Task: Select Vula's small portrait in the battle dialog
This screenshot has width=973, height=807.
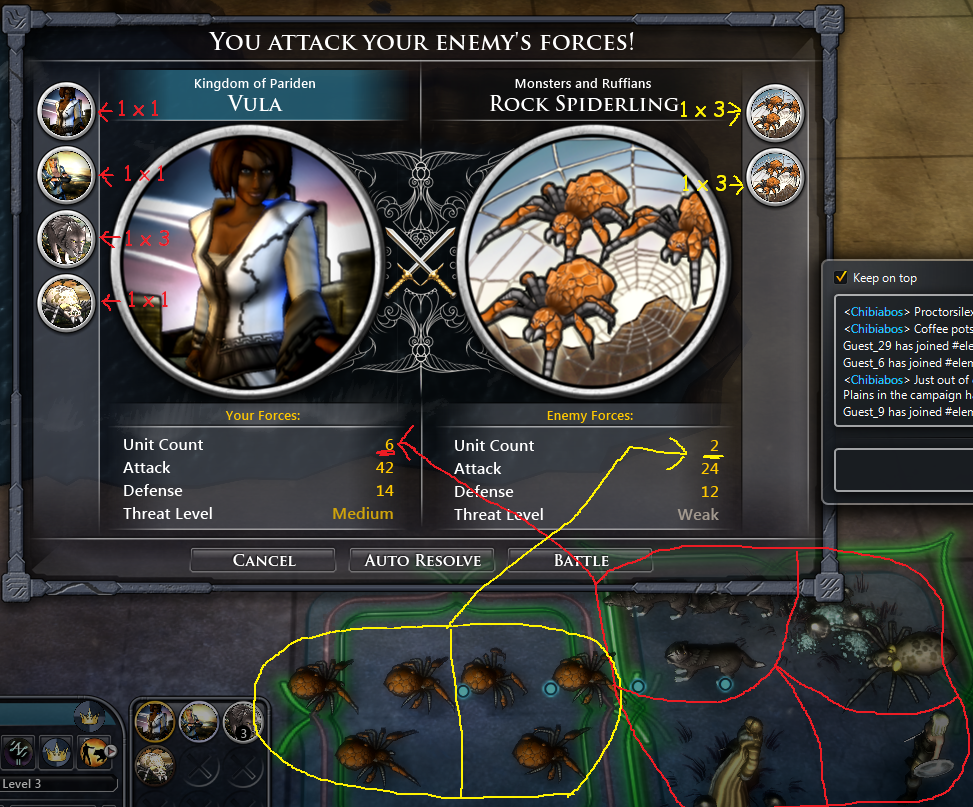Action: point(66,110)
